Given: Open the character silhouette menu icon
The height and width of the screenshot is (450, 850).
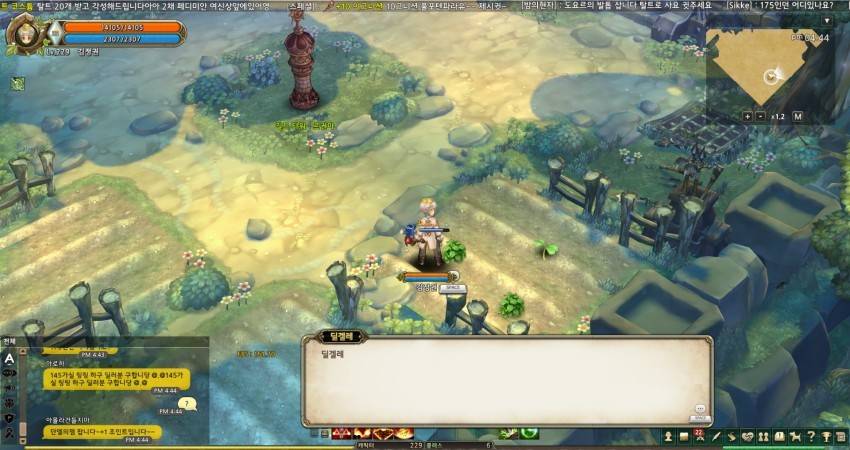Looking at the screenshot, I should (667, 436).
